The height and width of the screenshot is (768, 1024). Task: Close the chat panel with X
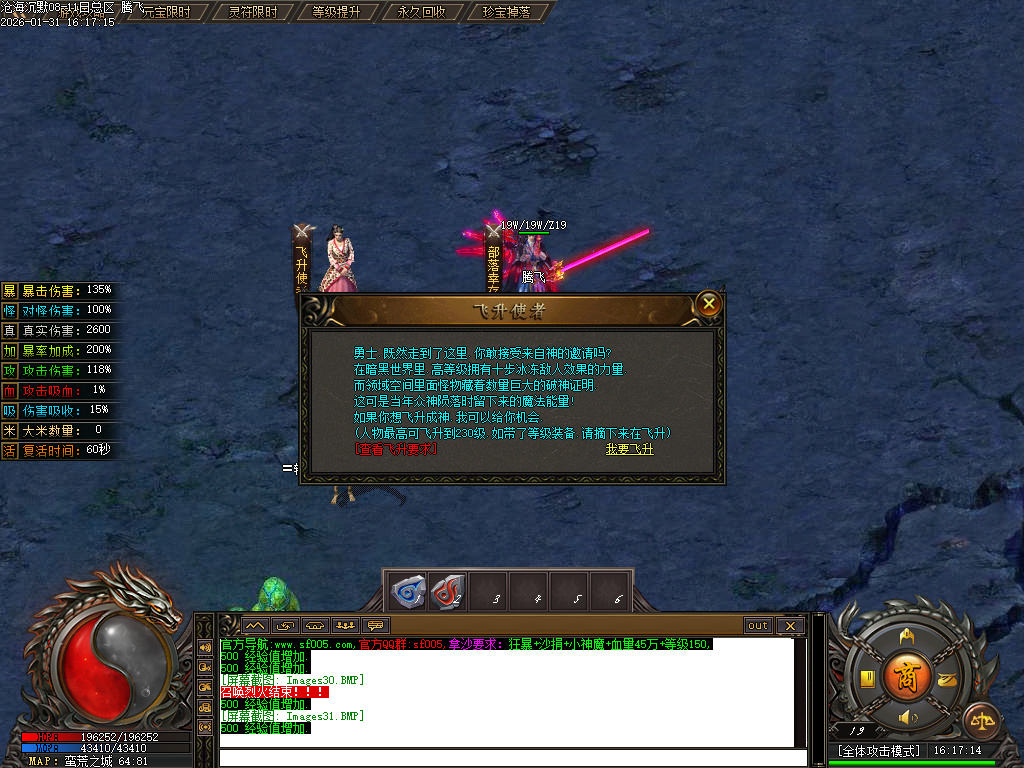[x=790, y=626]
